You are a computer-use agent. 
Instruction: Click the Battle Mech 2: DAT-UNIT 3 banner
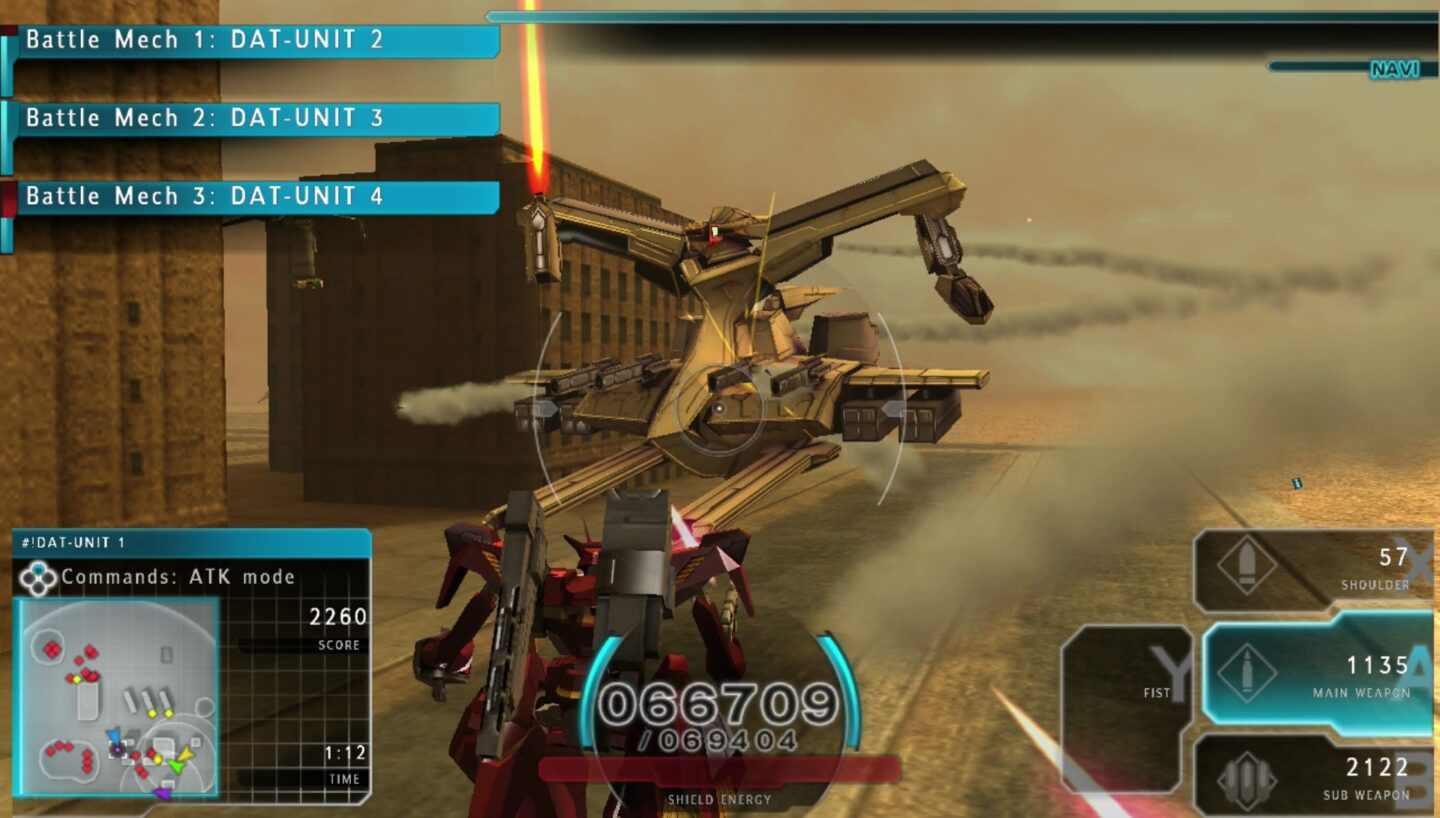(250, 118)
